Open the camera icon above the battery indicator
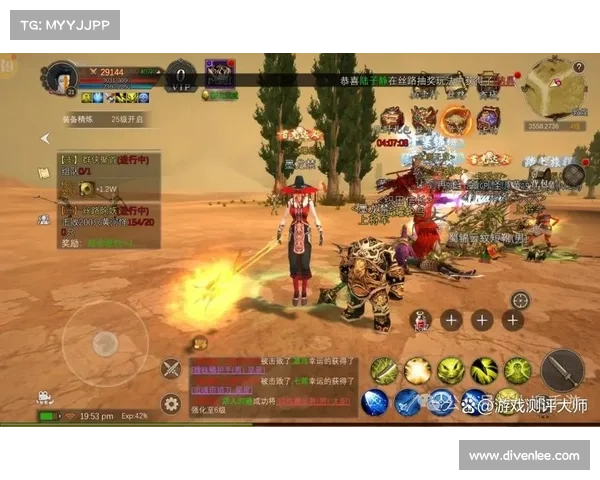600x480 pixels. click(x=46, y=396)
